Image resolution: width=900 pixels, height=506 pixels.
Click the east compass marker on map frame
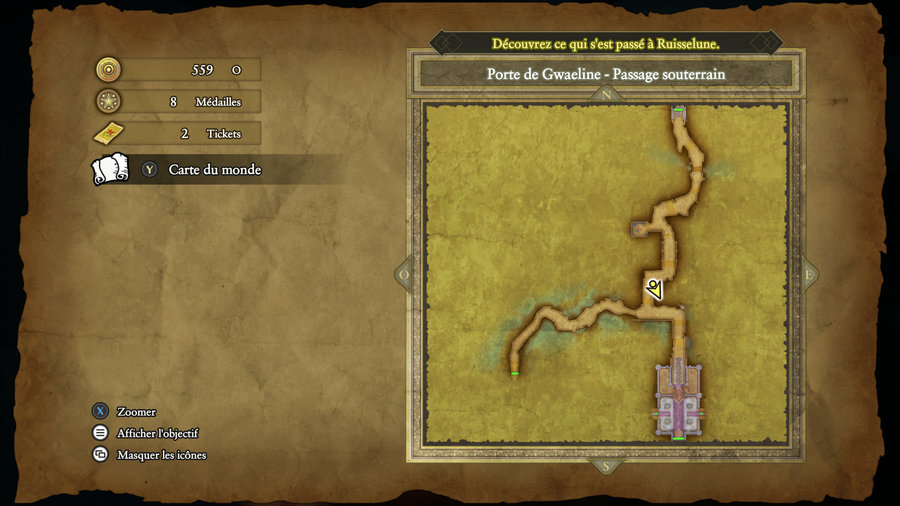coord(808,274)
